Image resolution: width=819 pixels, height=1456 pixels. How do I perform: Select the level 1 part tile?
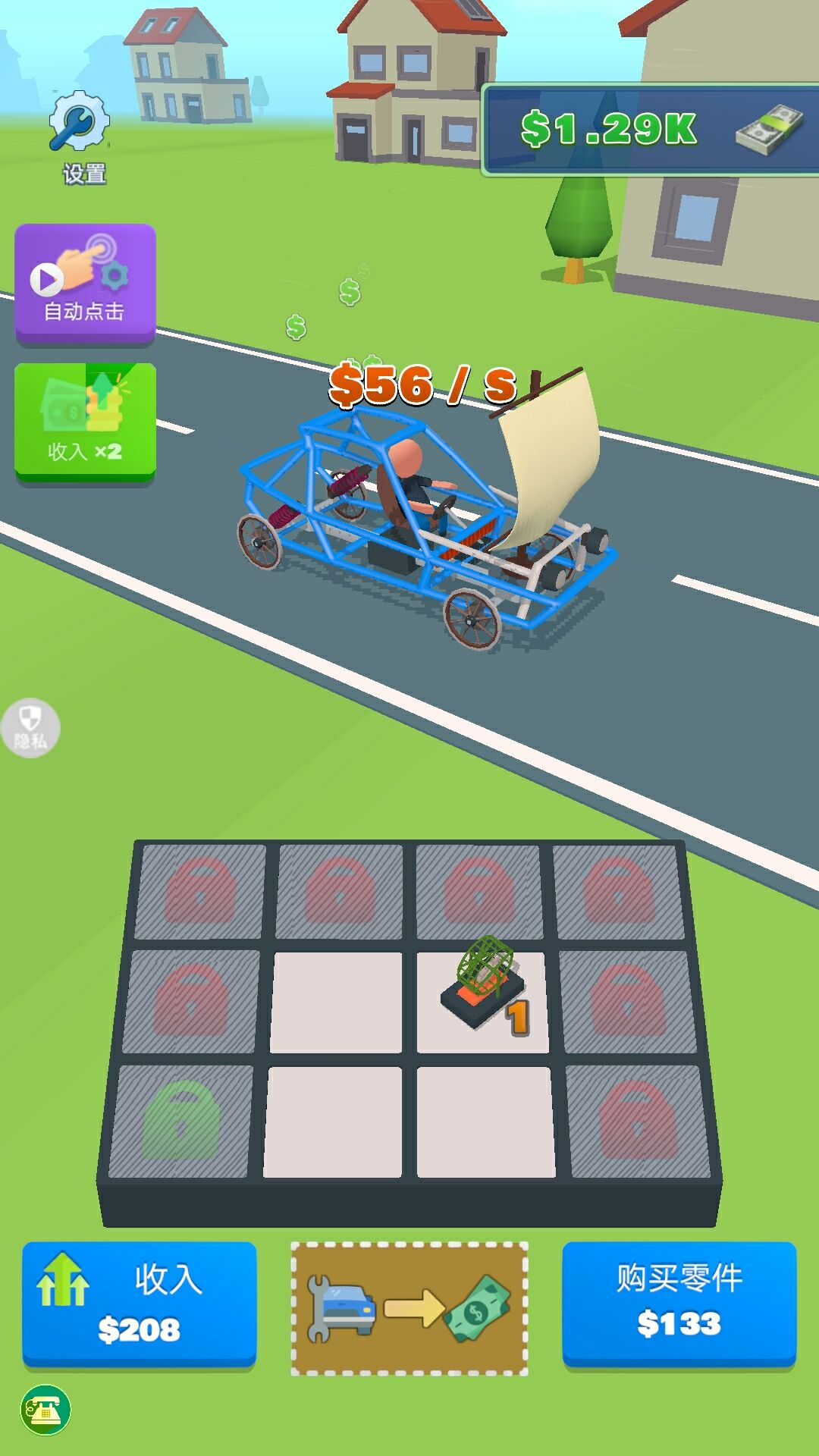point(483,1001)
